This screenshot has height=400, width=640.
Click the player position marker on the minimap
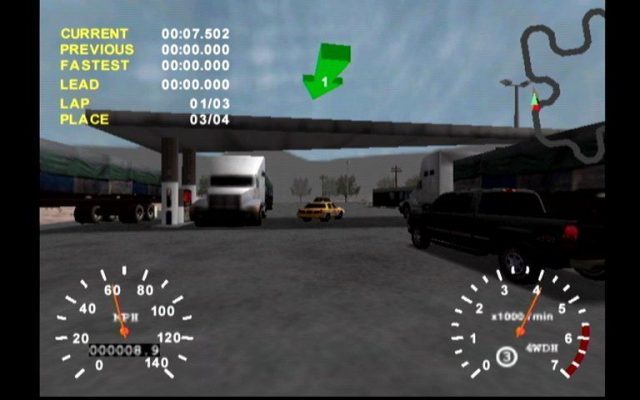tap(535, 100)
